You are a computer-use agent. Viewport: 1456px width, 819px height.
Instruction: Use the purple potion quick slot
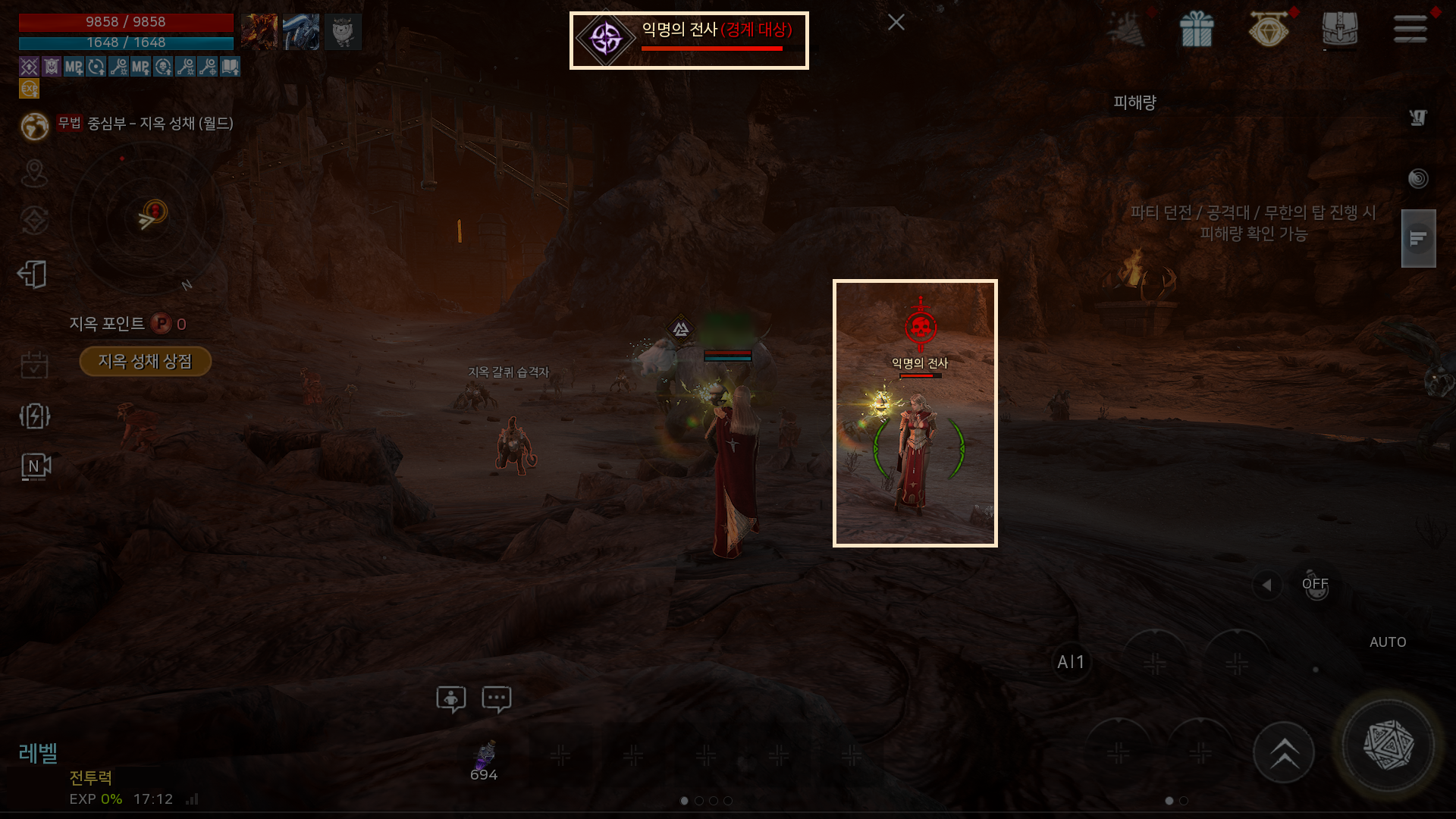tap(484, 757)
